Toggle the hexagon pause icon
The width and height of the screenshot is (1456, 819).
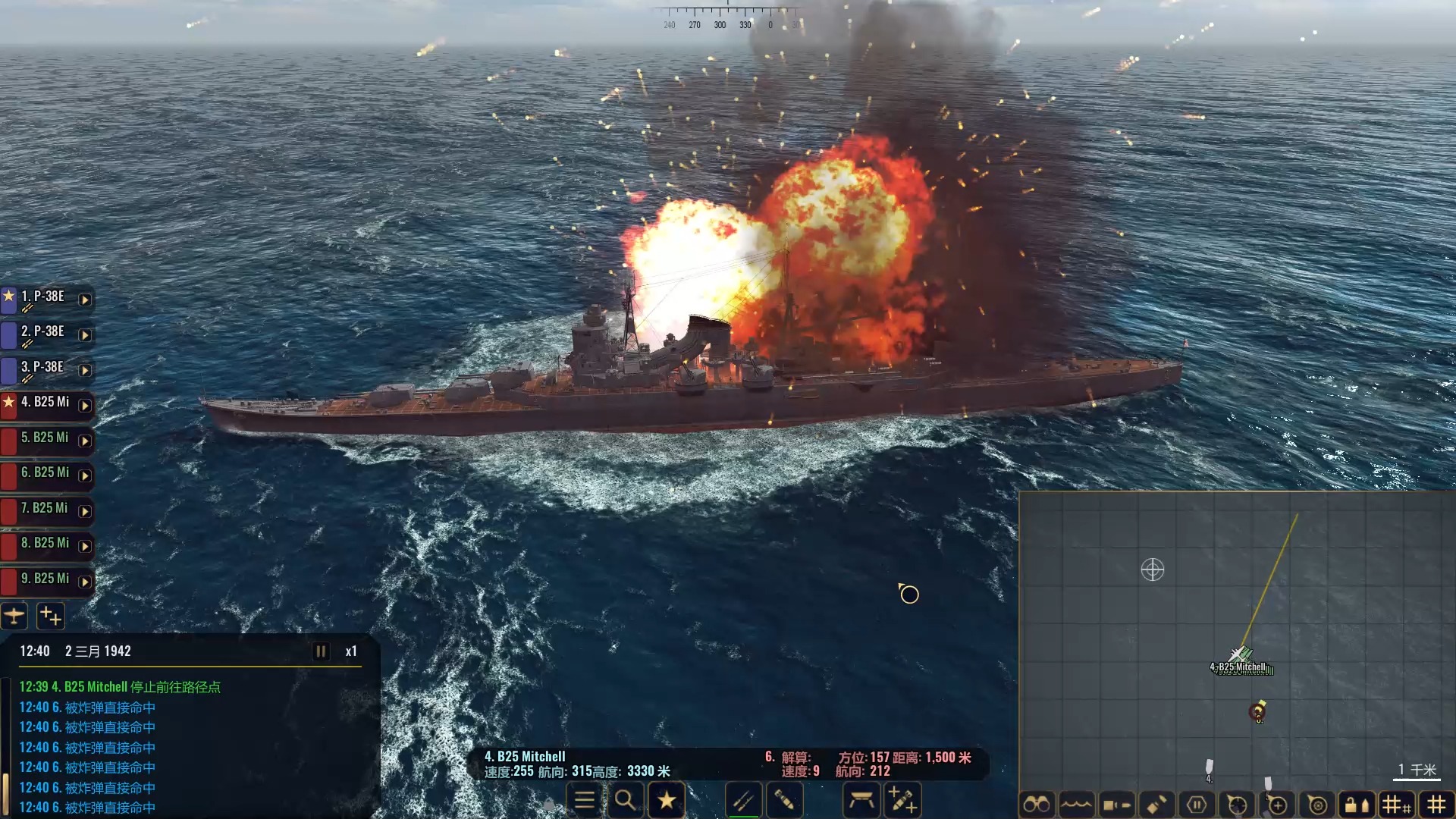[x=1197, y=804]
